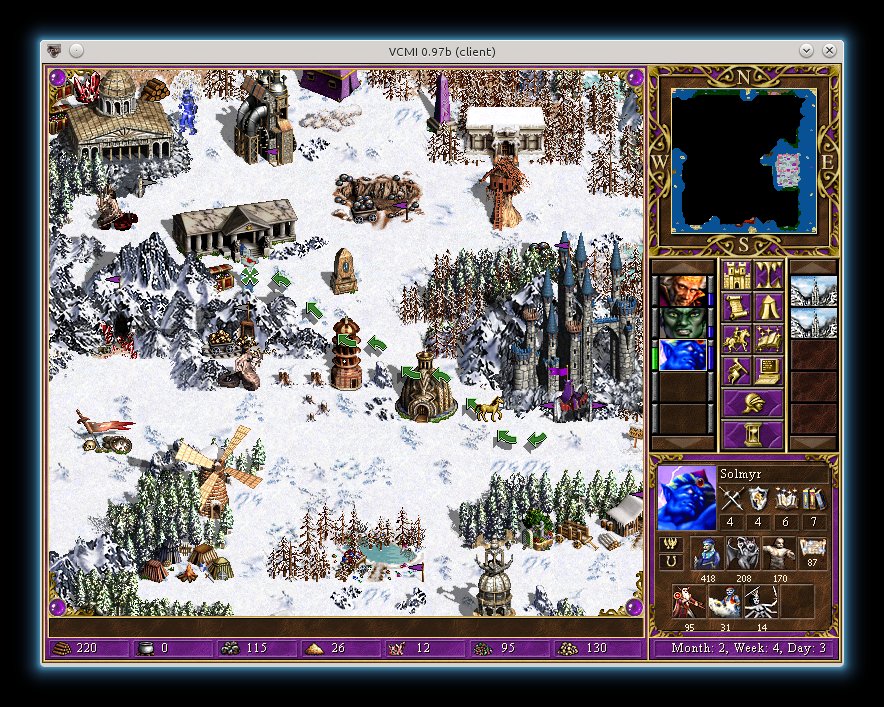Select the green orc hero portrait
This screenshot has width=884, height=707.
682,322
